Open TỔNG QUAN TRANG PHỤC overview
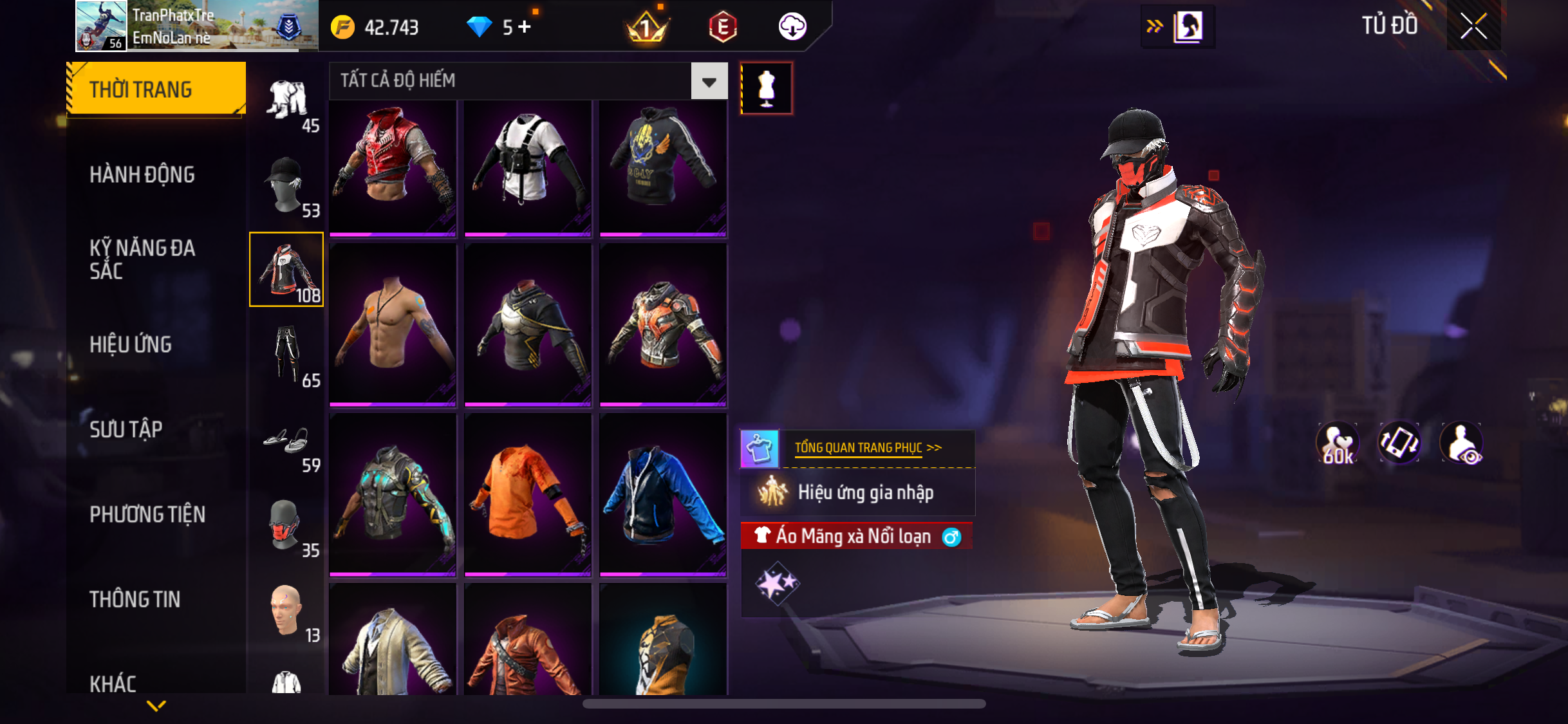The height and width of the screenshot is (724, 1568). coord(867,448)
